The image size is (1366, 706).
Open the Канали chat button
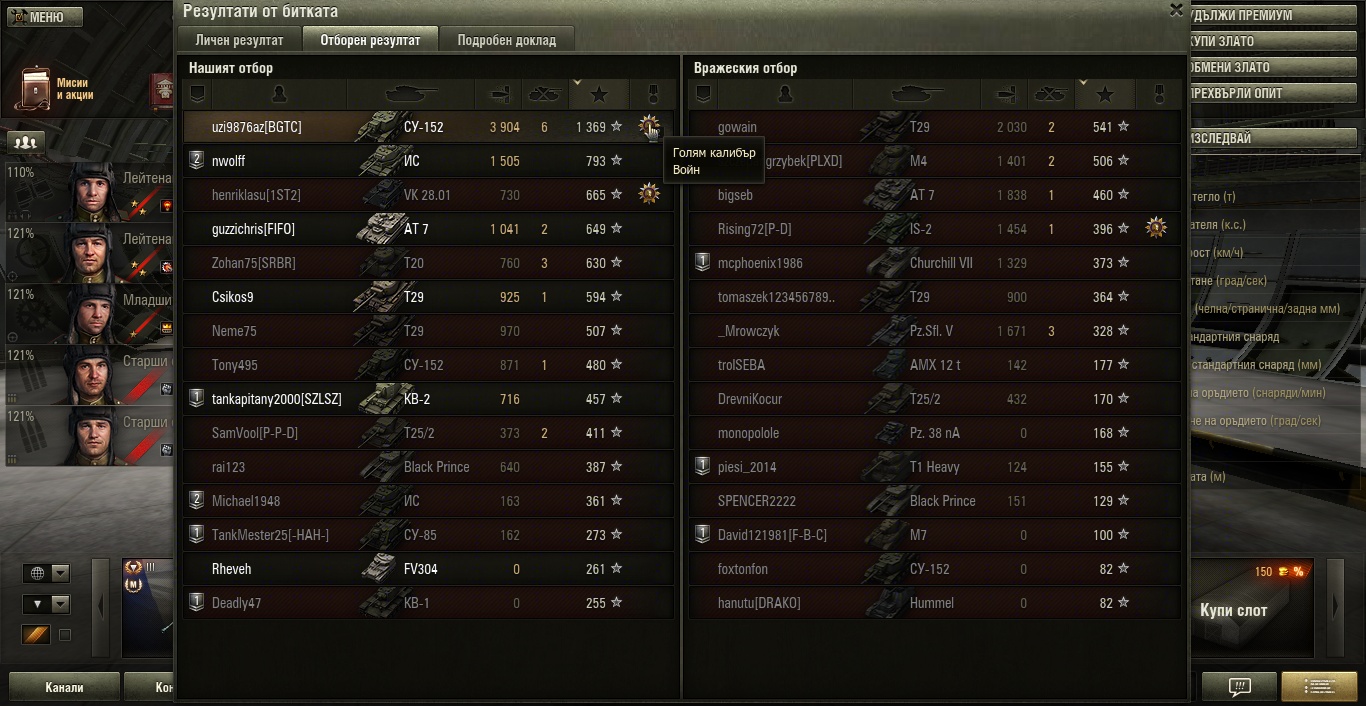(64, 688)
